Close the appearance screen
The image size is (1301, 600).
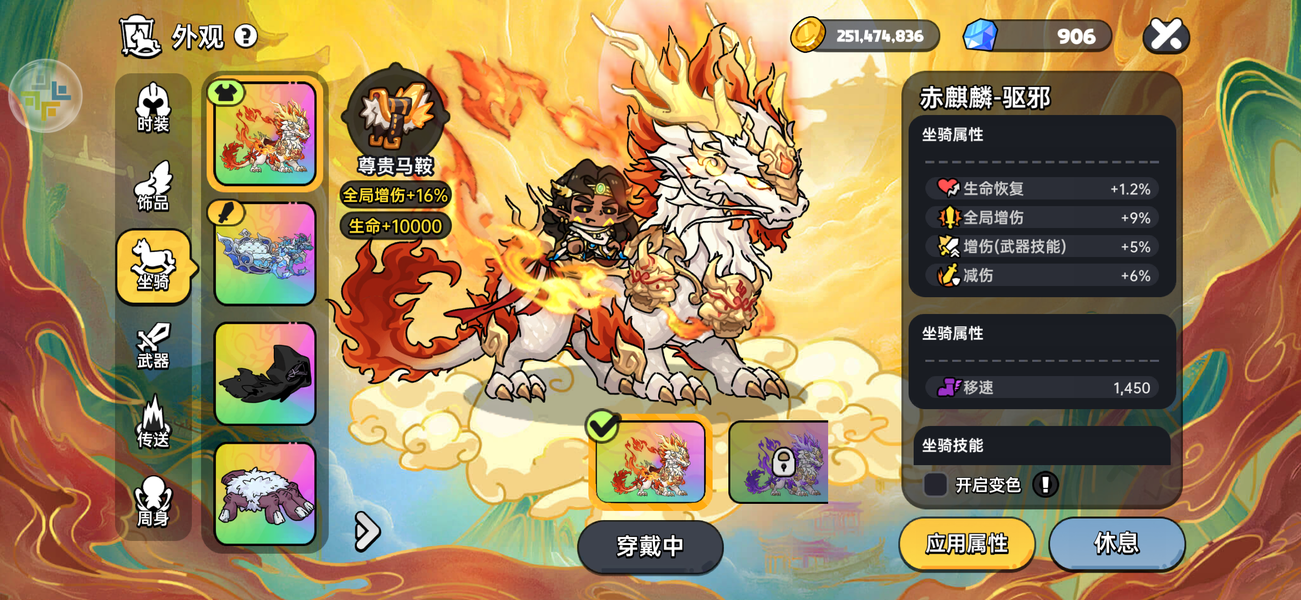1165,36
